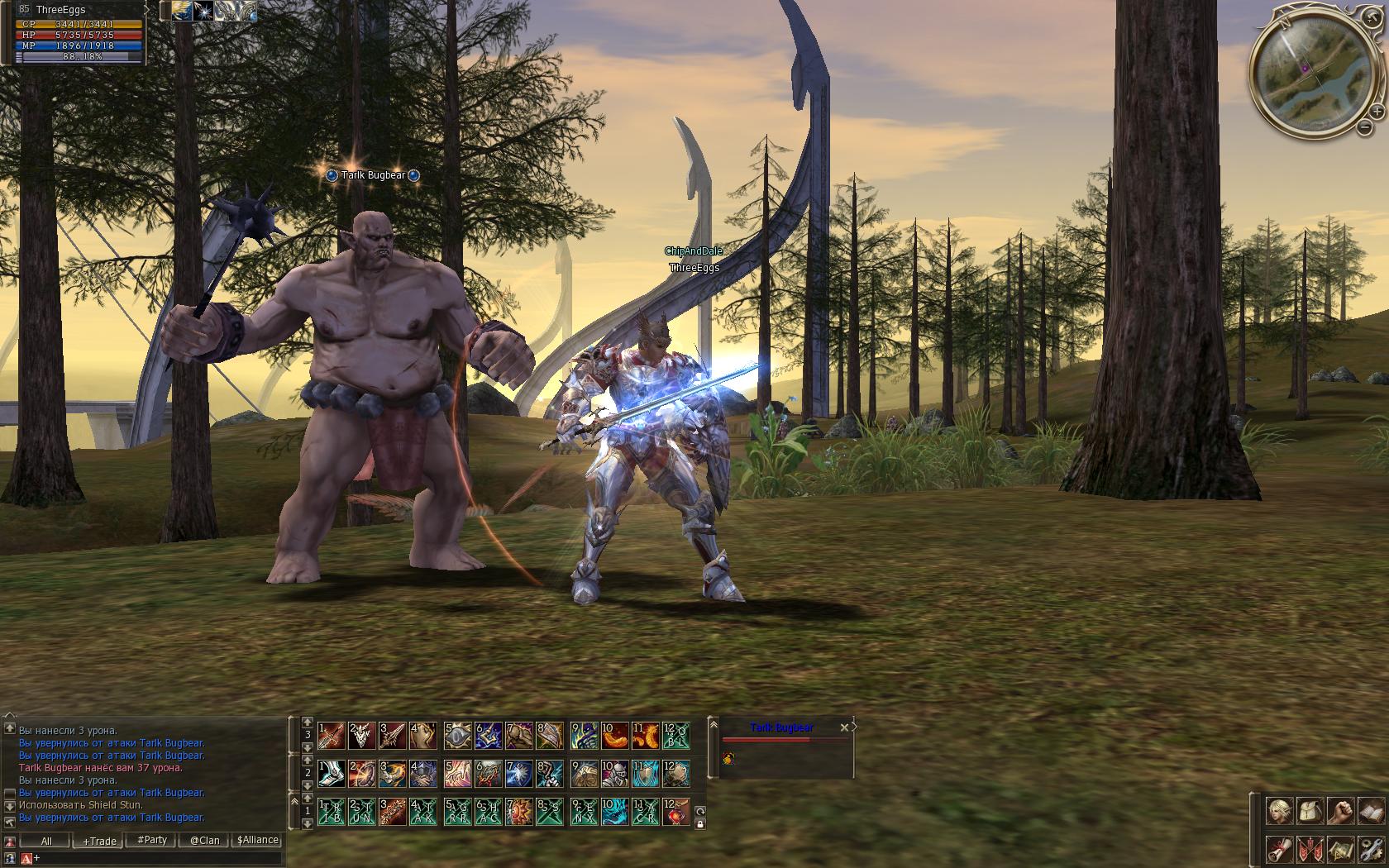Click the chat text input field
This screenshot has height=868, width=1389.
pos(157,858)
